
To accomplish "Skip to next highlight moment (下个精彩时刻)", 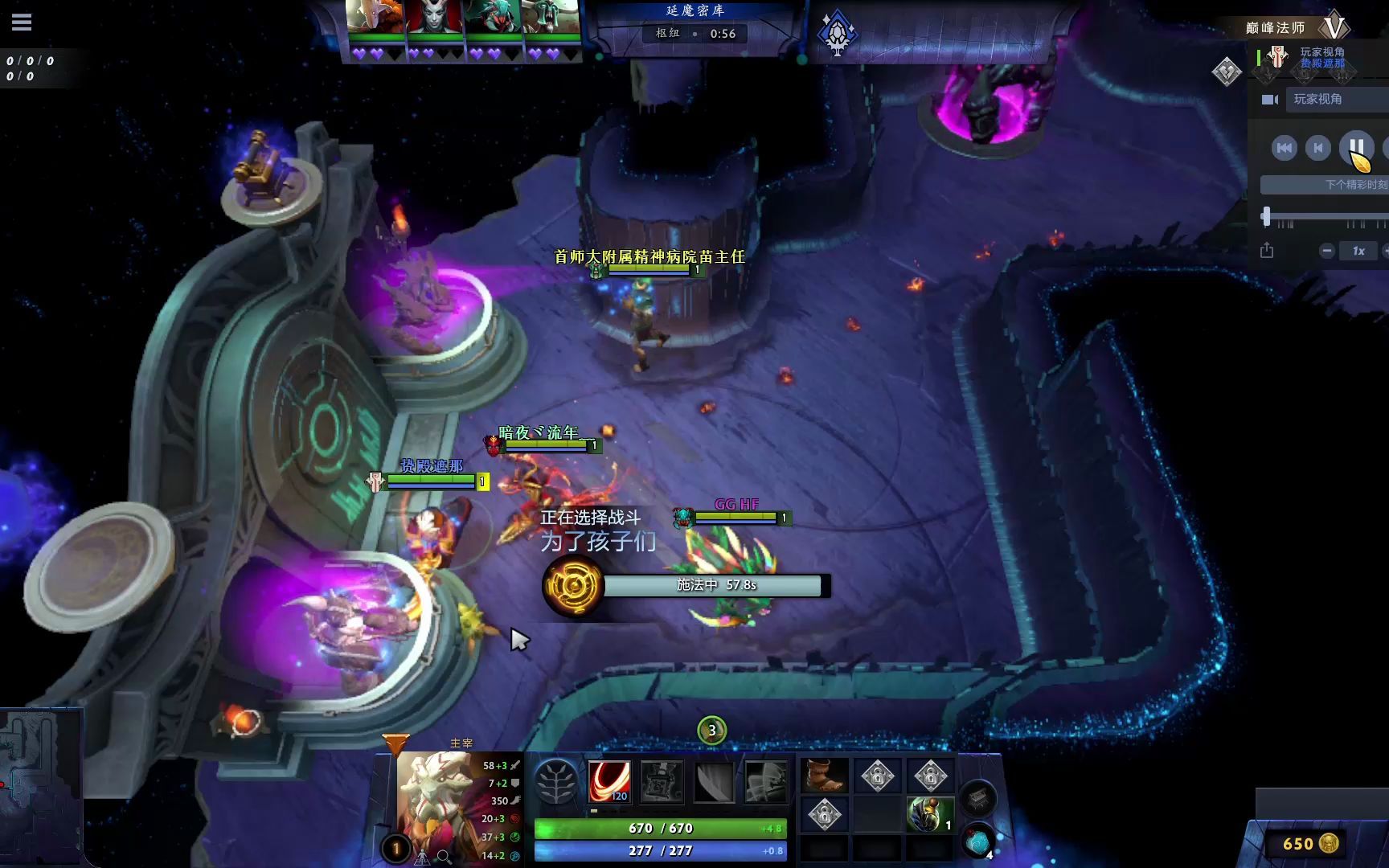I will coord(1355,185).
